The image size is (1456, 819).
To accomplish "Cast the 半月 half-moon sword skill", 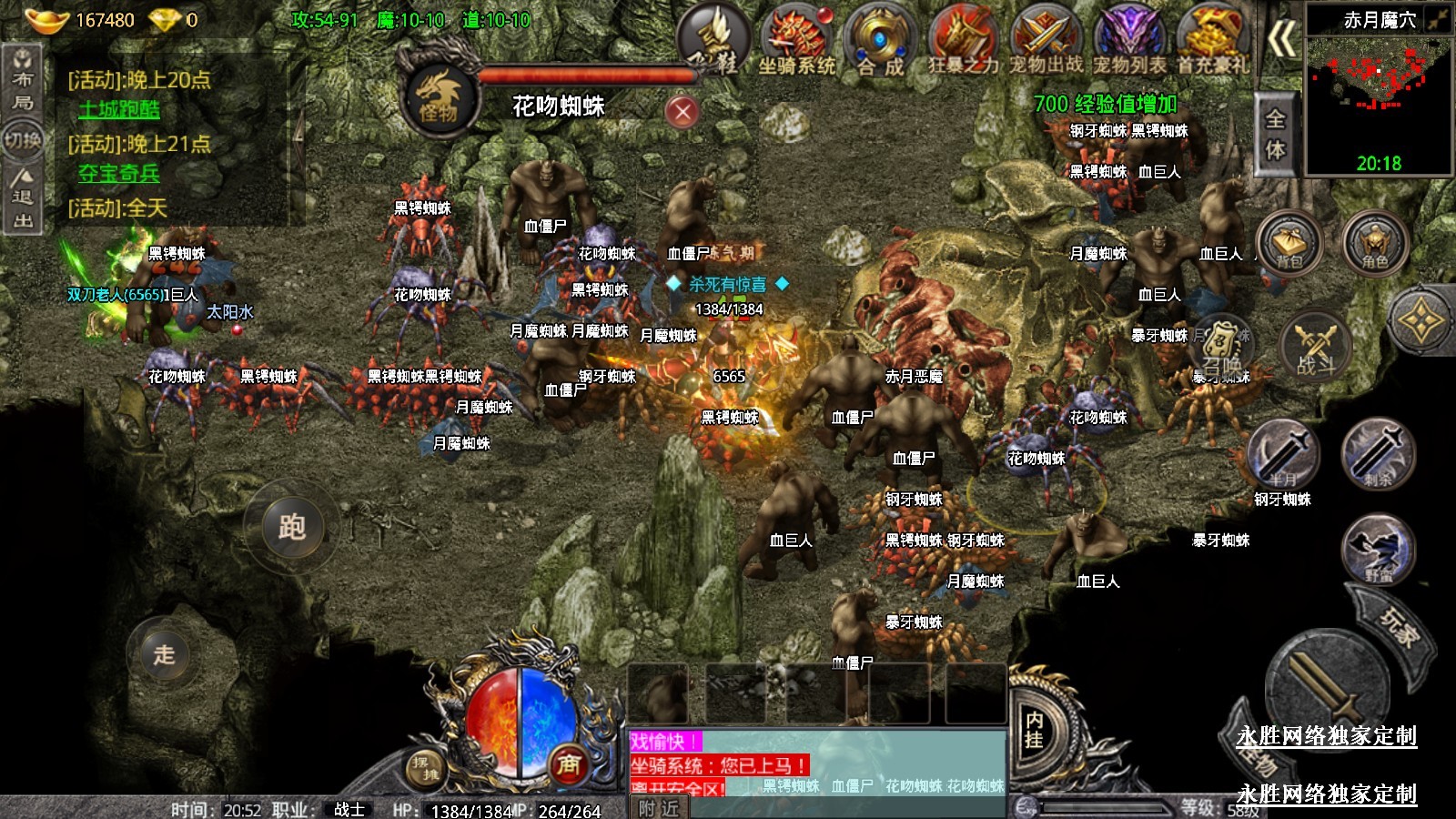I will coord(1283,454).
